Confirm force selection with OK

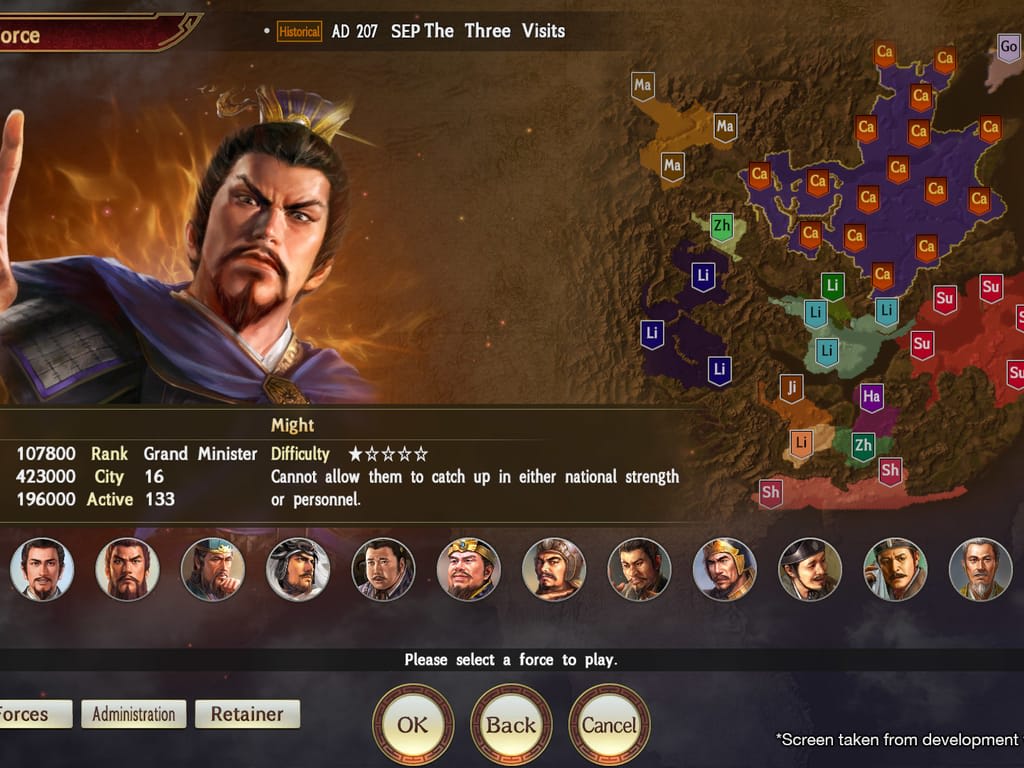tap(412, 724)
